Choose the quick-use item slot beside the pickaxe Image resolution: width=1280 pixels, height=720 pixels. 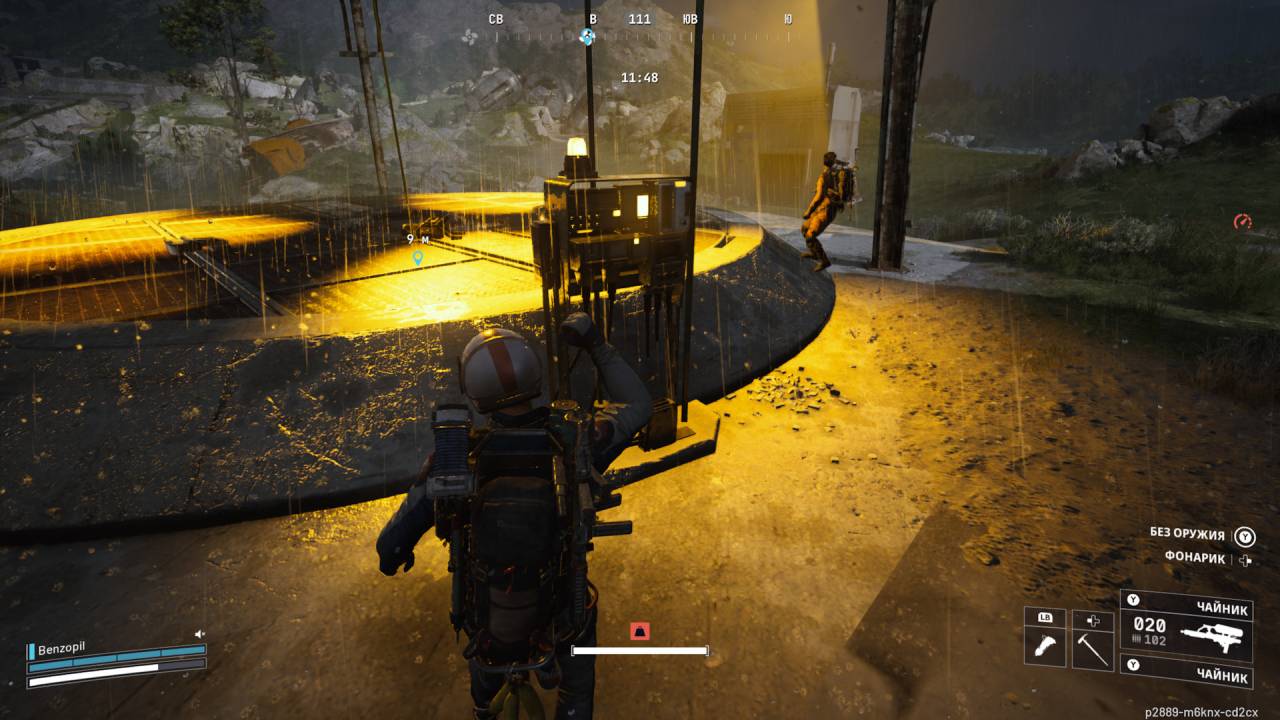coord(1045,648)
